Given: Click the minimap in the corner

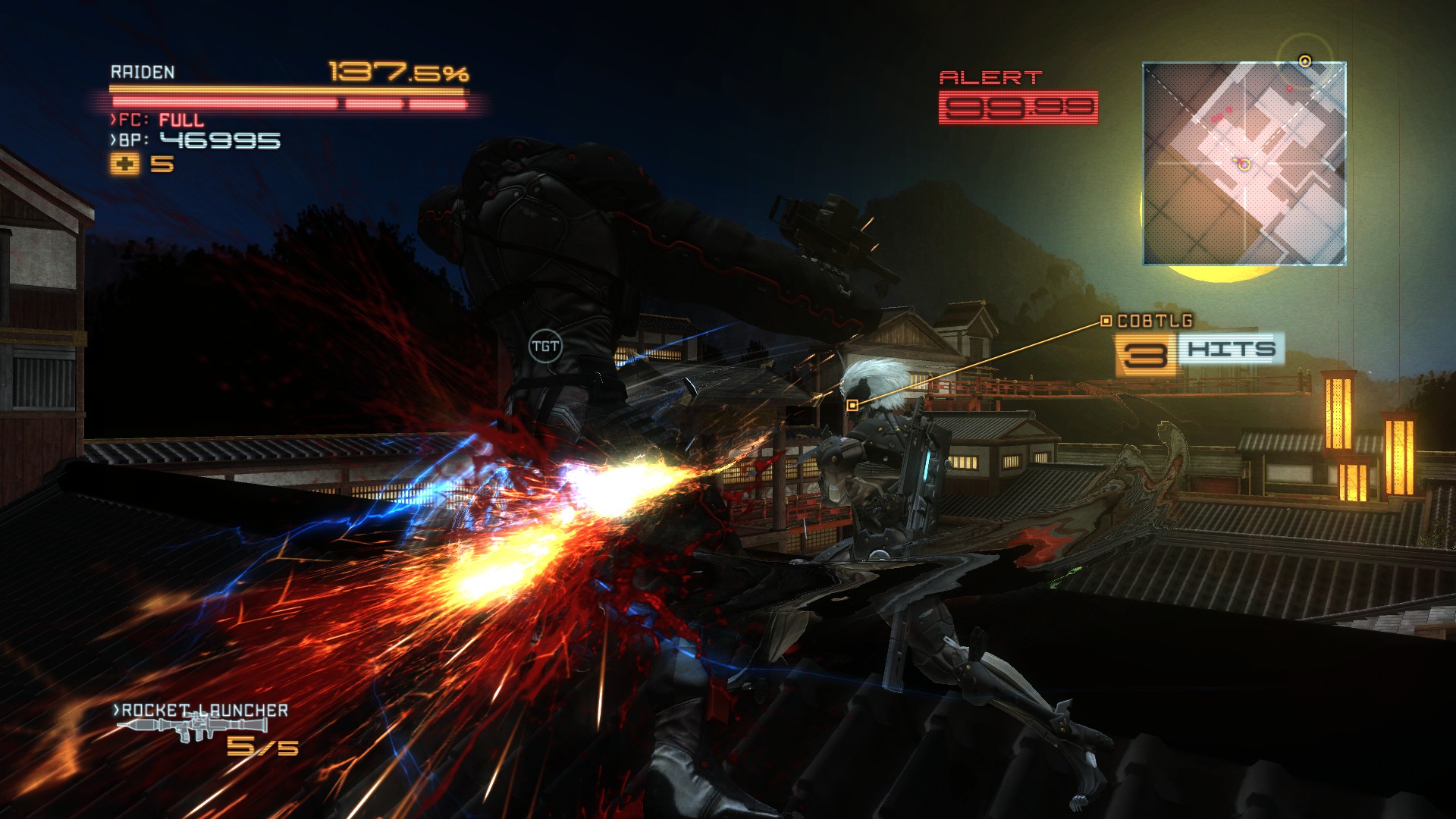Looking at the screenshot, I should point(1244,164).
